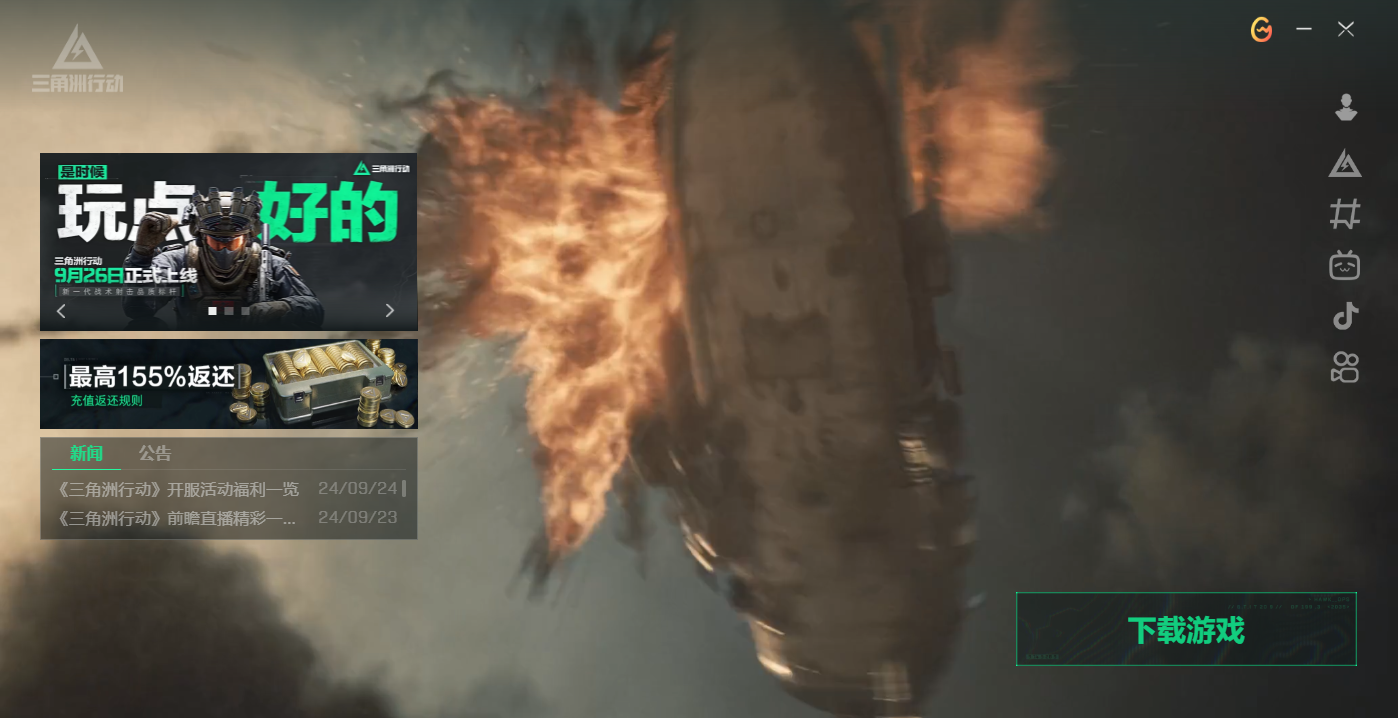Open the orange G icon in title bar
The width and height of the screenshot is (1398, 718).
click(x=1262, y=30)
